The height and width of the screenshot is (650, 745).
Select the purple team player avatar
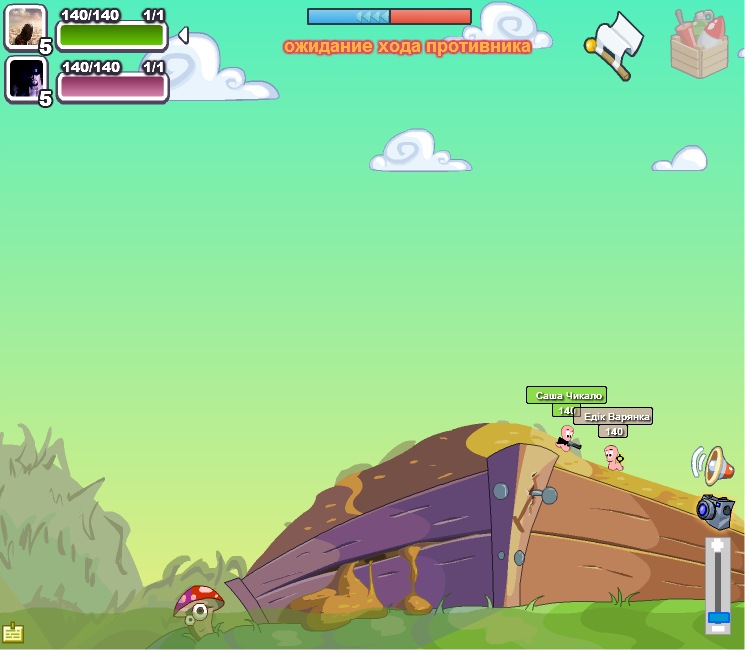pyautogui.click(x=25, y=78)
